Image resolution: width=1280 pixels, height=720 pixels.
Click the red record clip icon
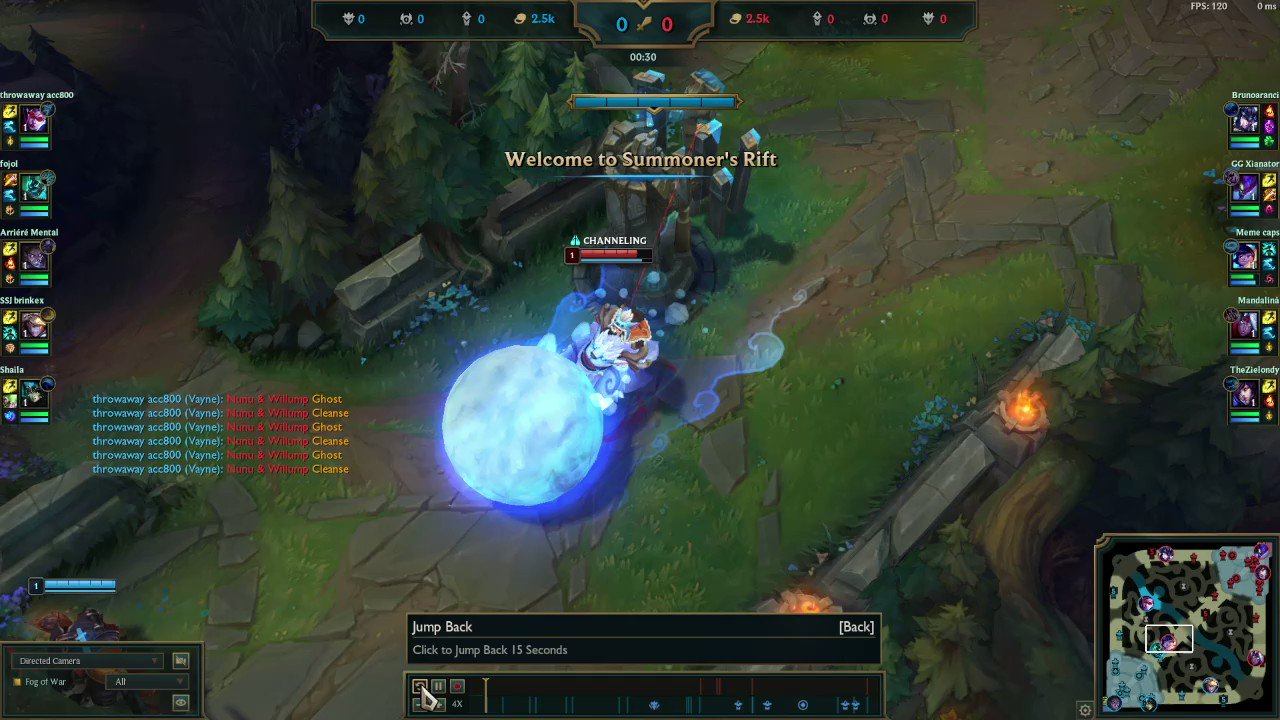pyautogui.click(x=457, y=686)
